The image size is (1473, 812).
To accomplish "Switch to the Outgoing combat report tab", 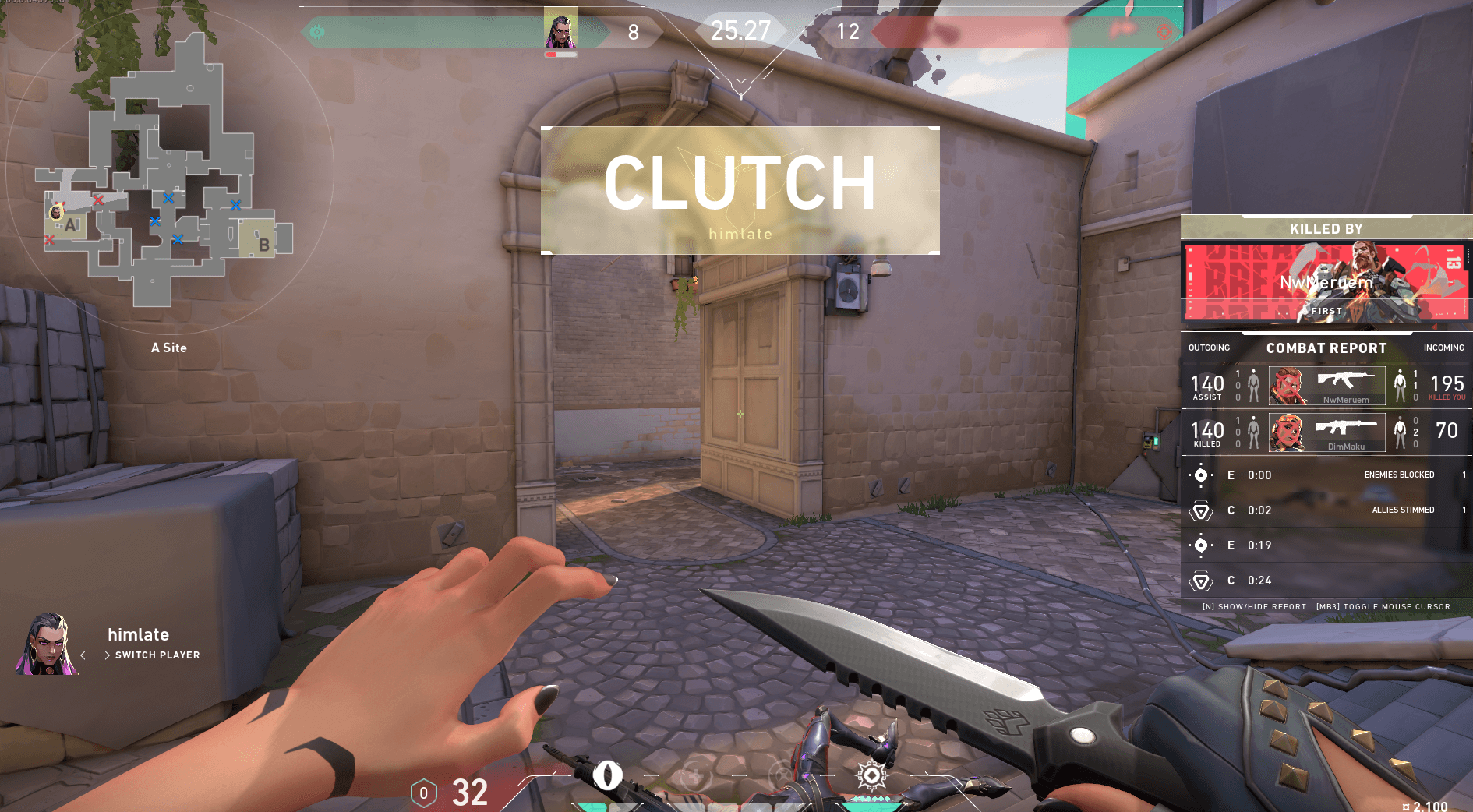I will 1209,348.
